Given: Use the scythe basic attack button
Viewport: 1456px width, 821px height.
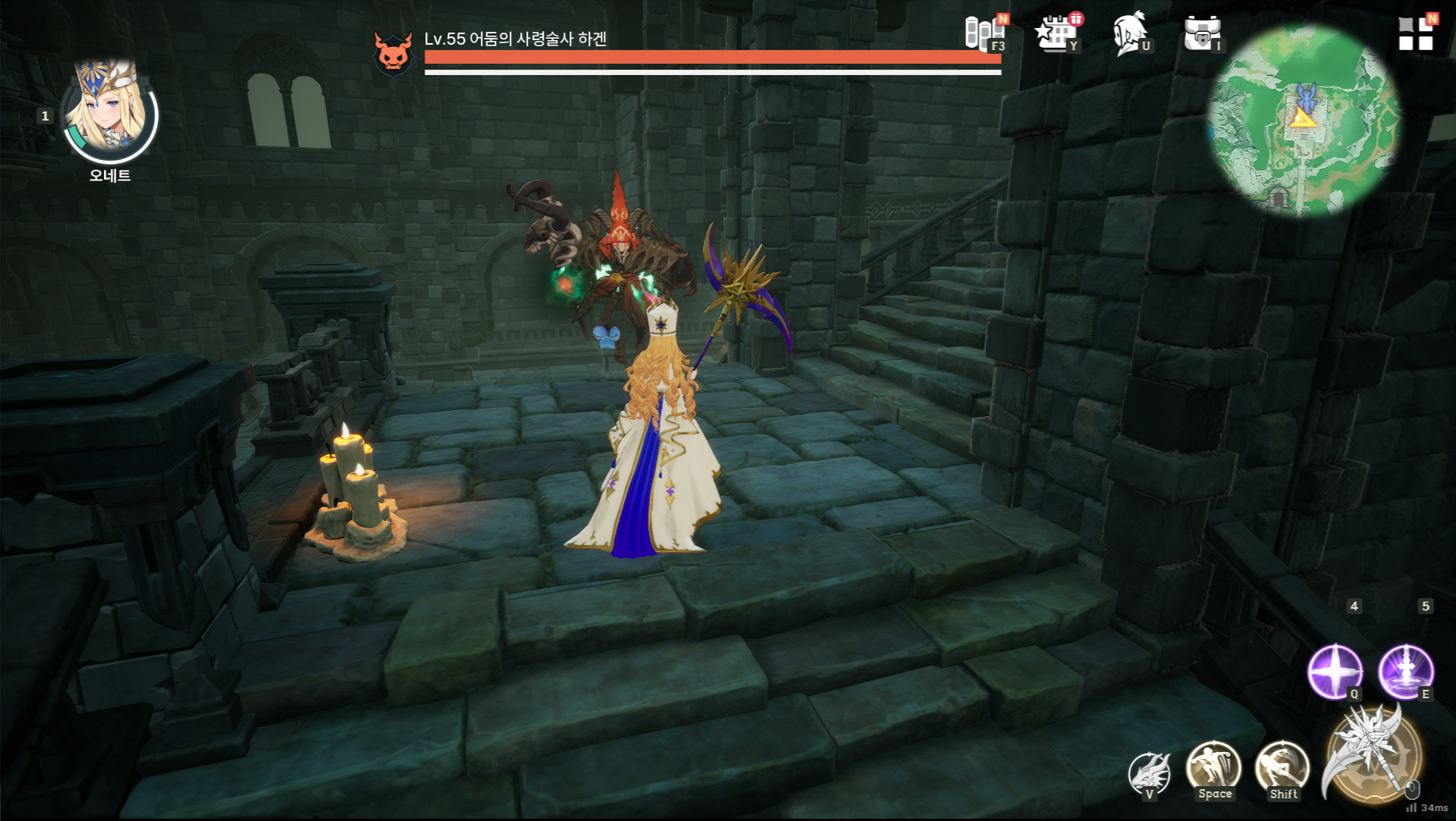Looking at the screenshot, I should point(1371,756).
